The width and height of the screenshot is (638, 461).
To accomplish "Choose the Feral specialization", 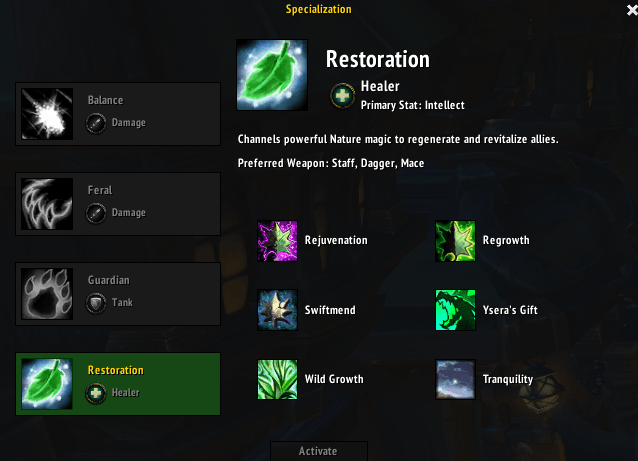I will click(118, 201).
